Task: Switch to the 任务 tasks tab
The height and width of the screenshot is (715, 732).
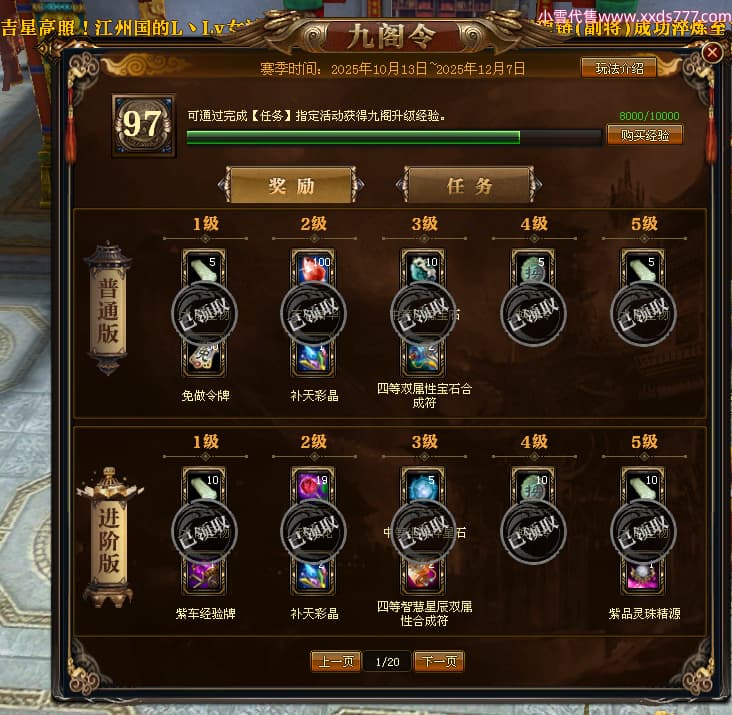Action: [469, 186]
